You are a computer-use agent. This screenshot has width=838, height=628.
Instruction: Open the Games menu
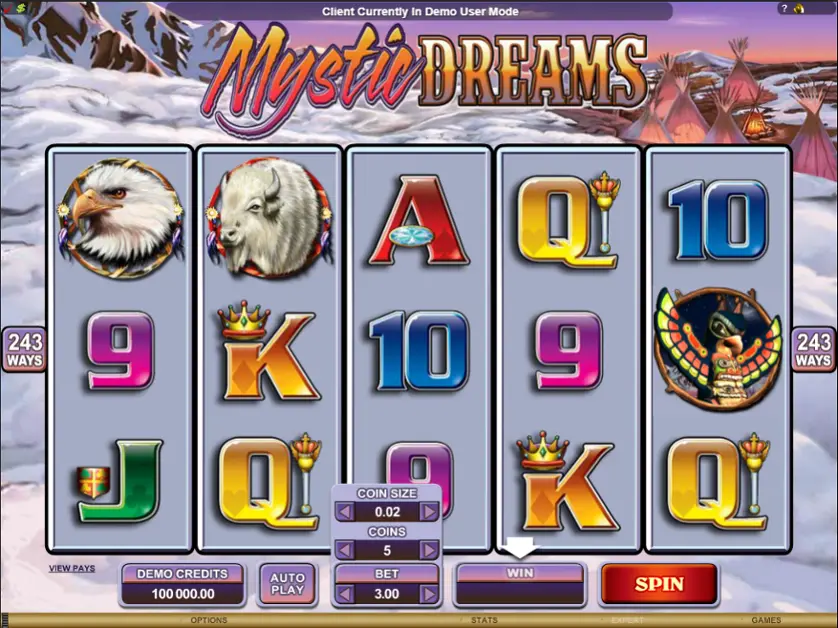766,620
